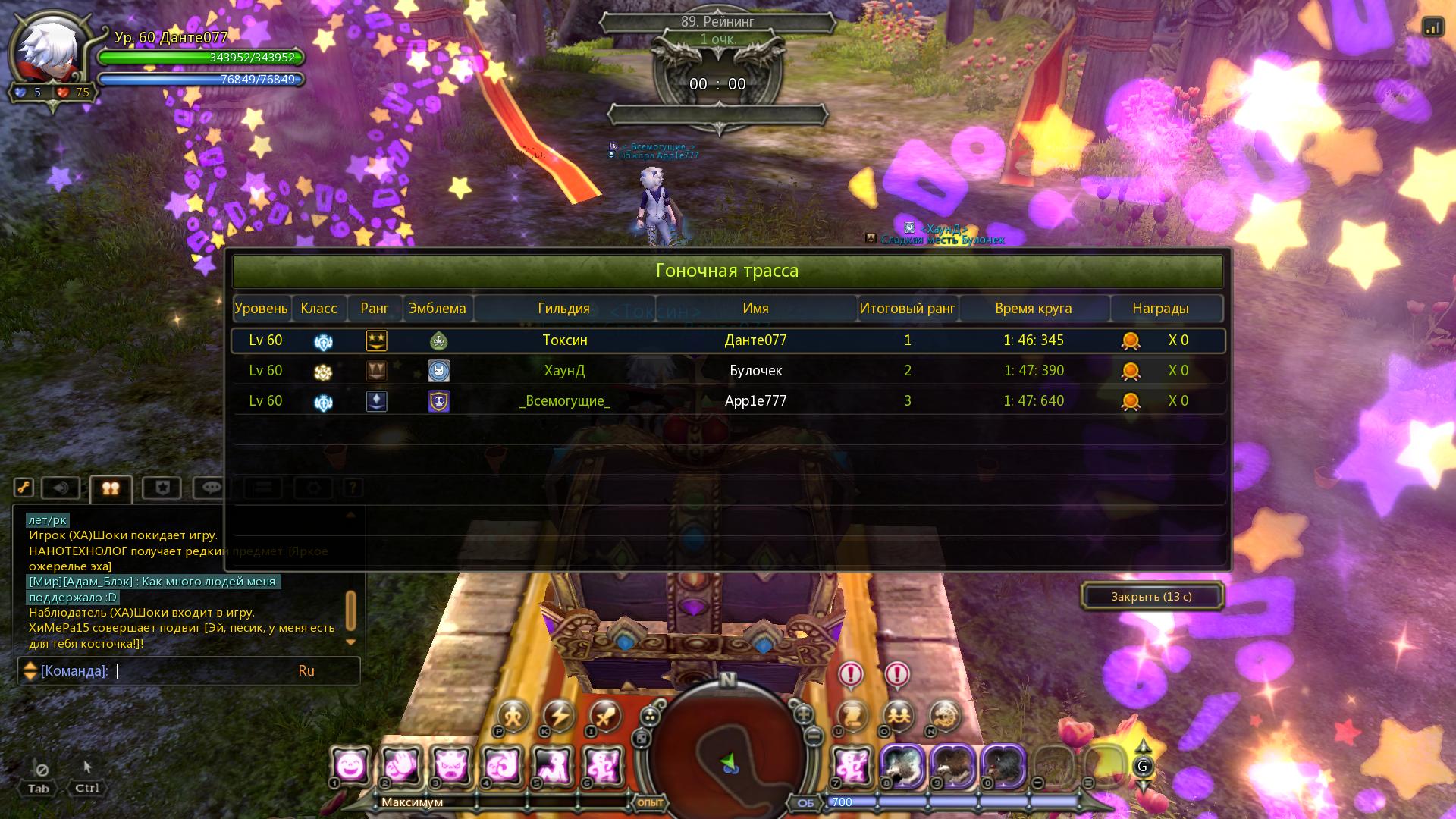This screenshot has width=1456, height=819.
Task: Open the skills window with the lightning icon
Action: point(560,716)
